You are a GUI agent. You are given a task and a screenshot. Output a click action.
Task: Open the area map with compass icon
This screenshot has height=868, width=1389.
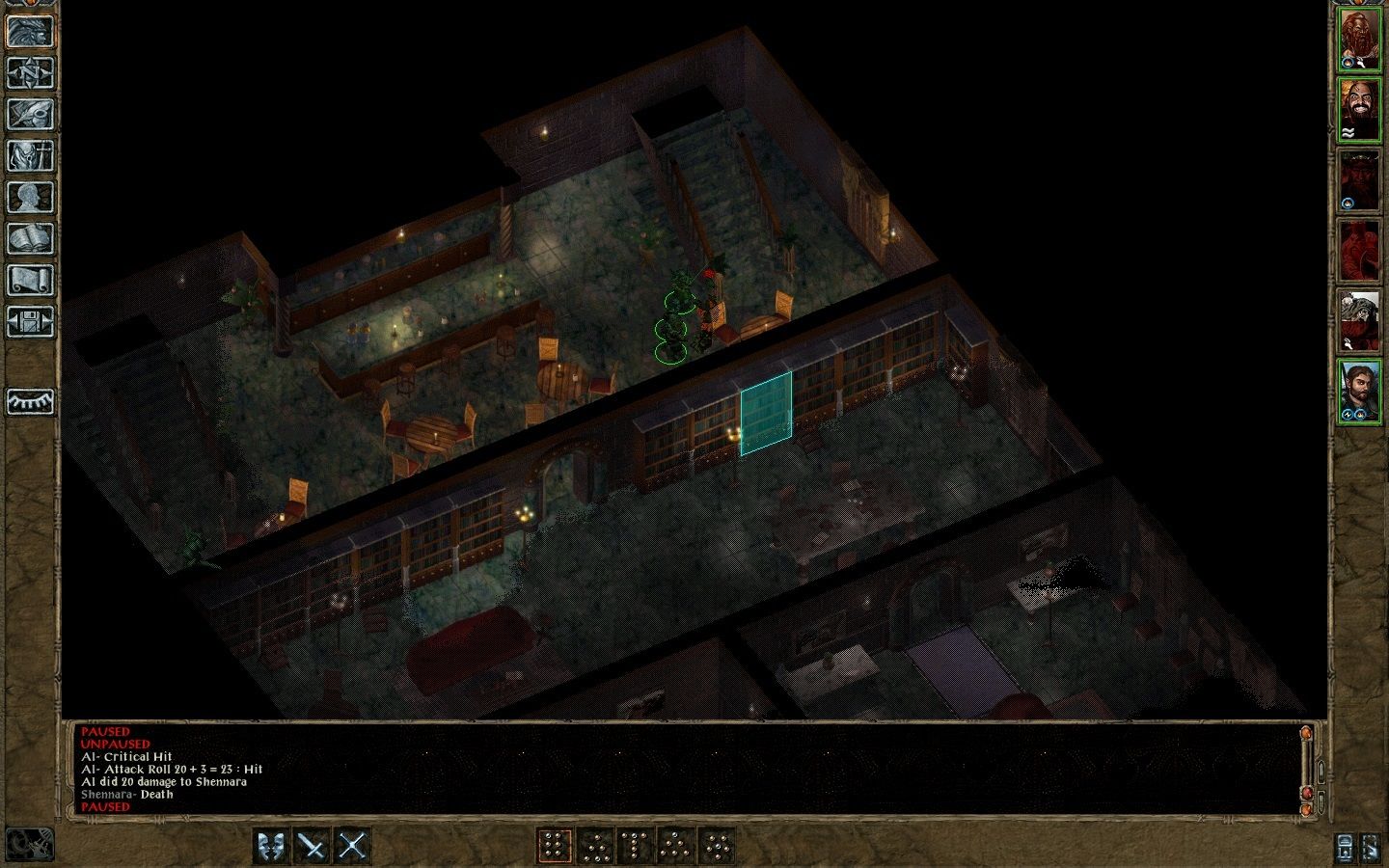click(30, 72)
